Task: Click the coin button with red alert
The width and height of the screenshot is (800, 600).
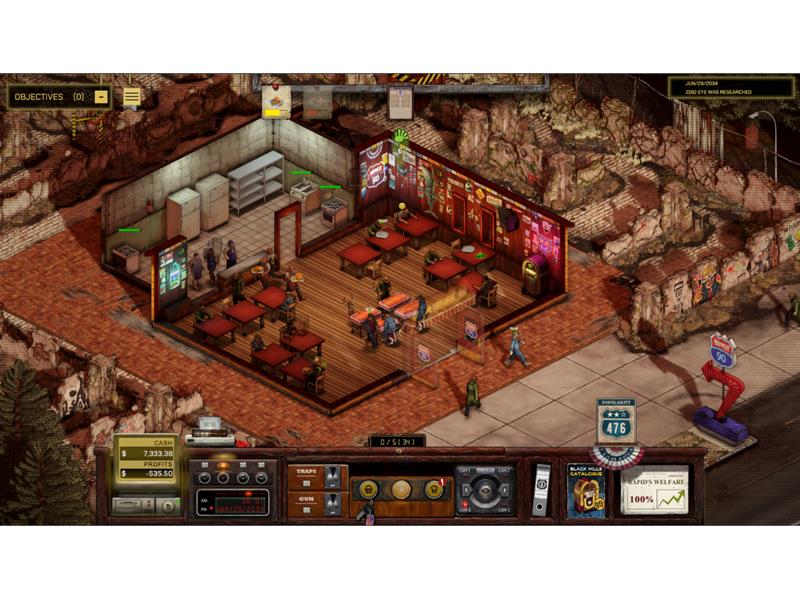Action: click(x=433, y=489)
